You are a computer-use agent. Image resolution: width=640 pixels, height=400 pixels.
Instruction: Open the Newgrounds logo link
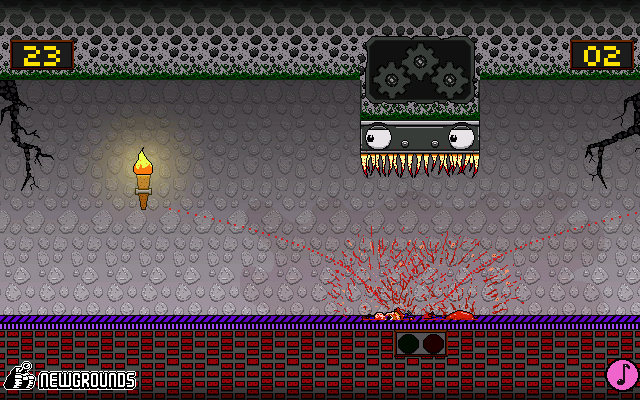pyautogui.click(x=70, y=378)
